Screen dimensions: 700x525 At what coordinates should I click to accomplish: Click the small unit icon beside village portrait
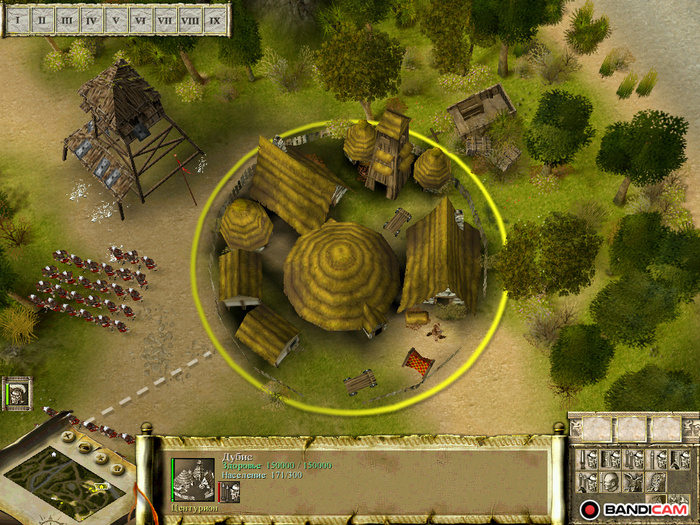tap(230, 491)
